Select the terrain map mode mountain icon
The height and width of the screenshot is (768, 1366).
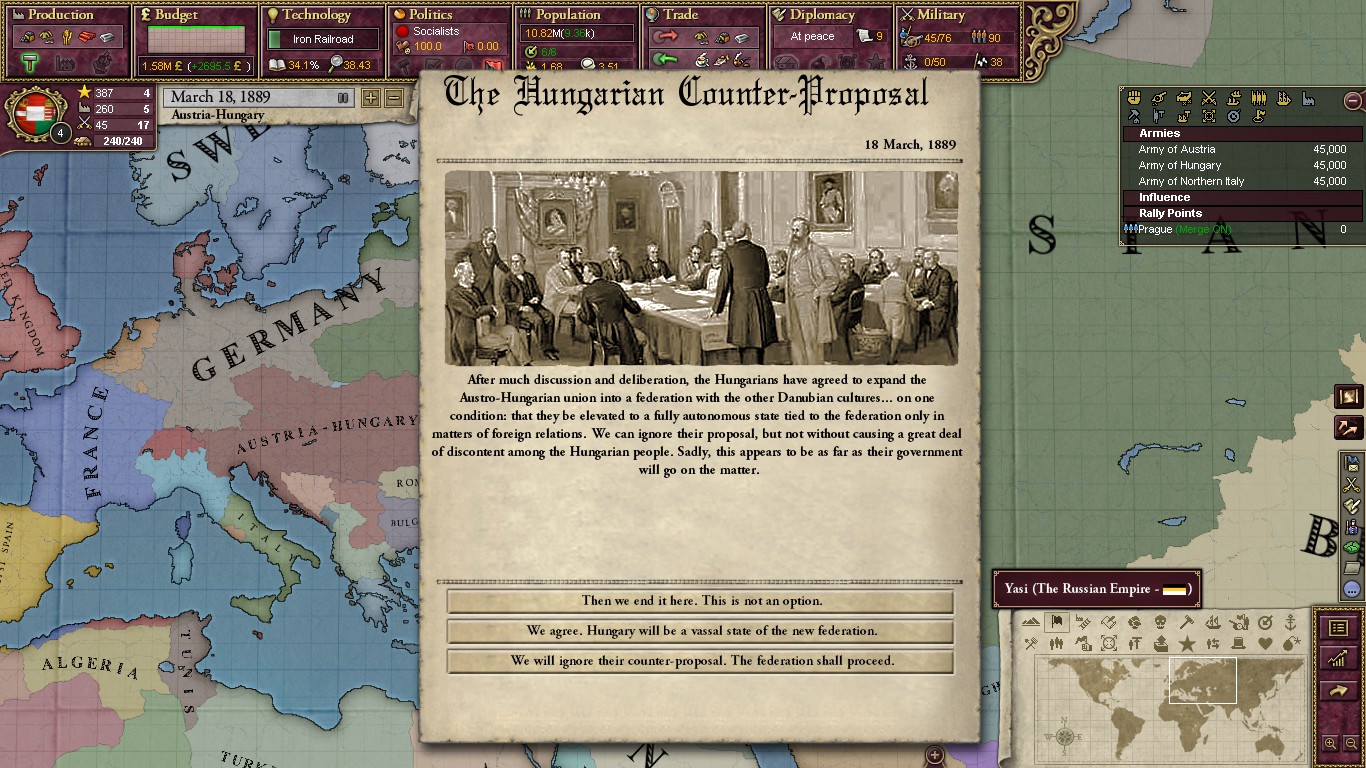coord(1029,621)
